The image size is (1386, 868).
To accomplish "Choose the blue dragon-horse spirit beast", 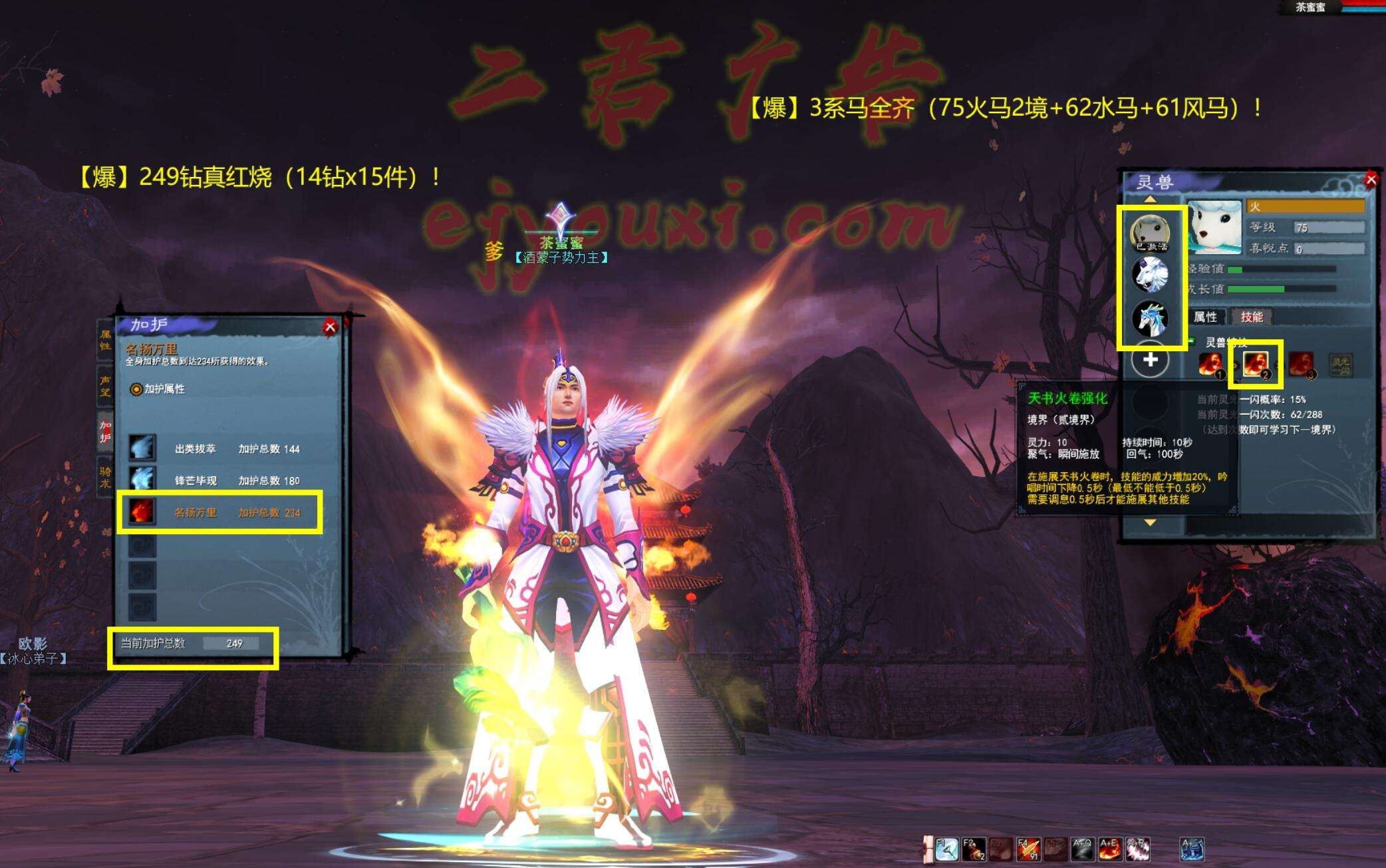I will point(1150,318).
